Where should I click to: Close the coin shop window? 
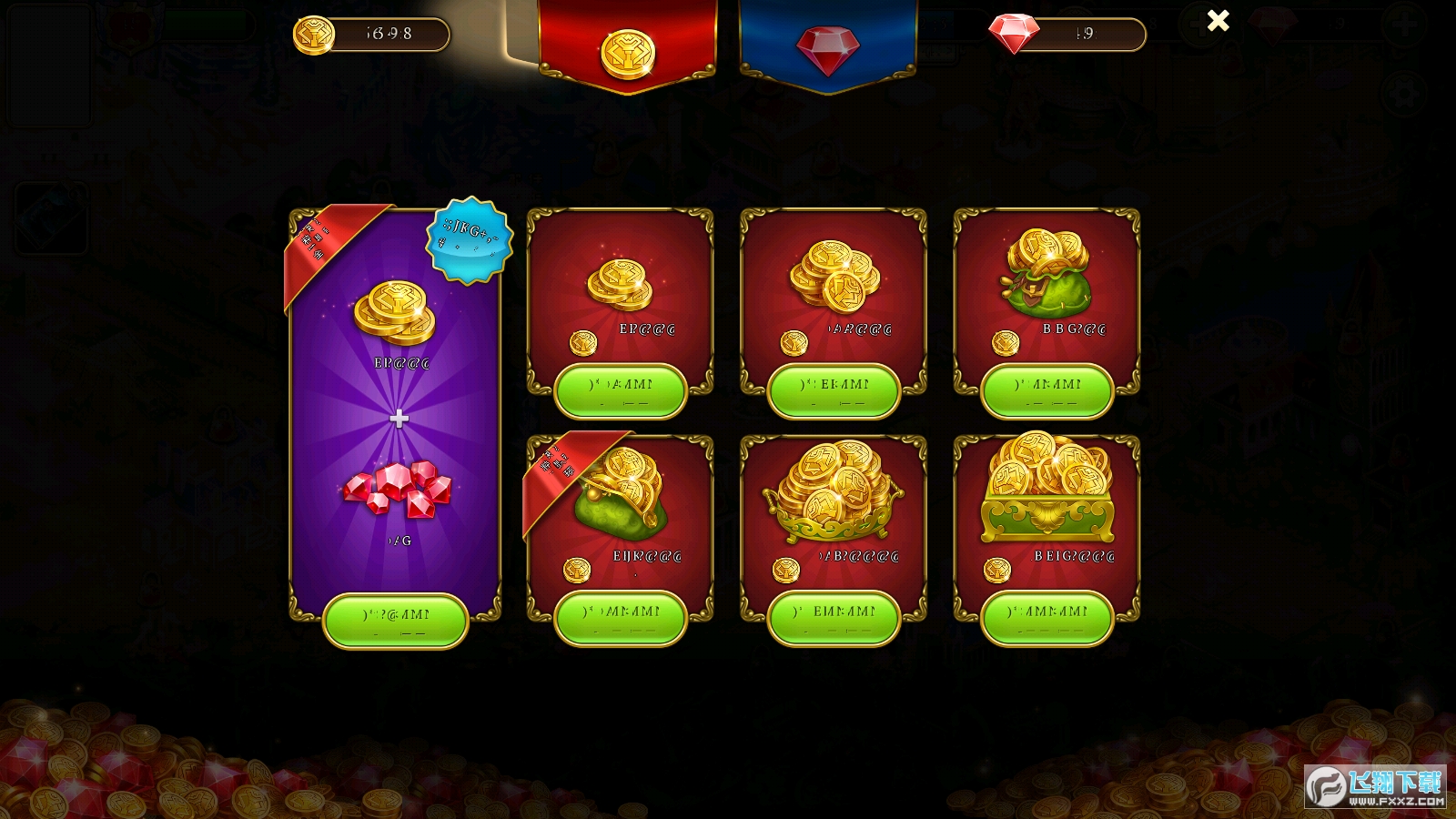[1218, 21]
